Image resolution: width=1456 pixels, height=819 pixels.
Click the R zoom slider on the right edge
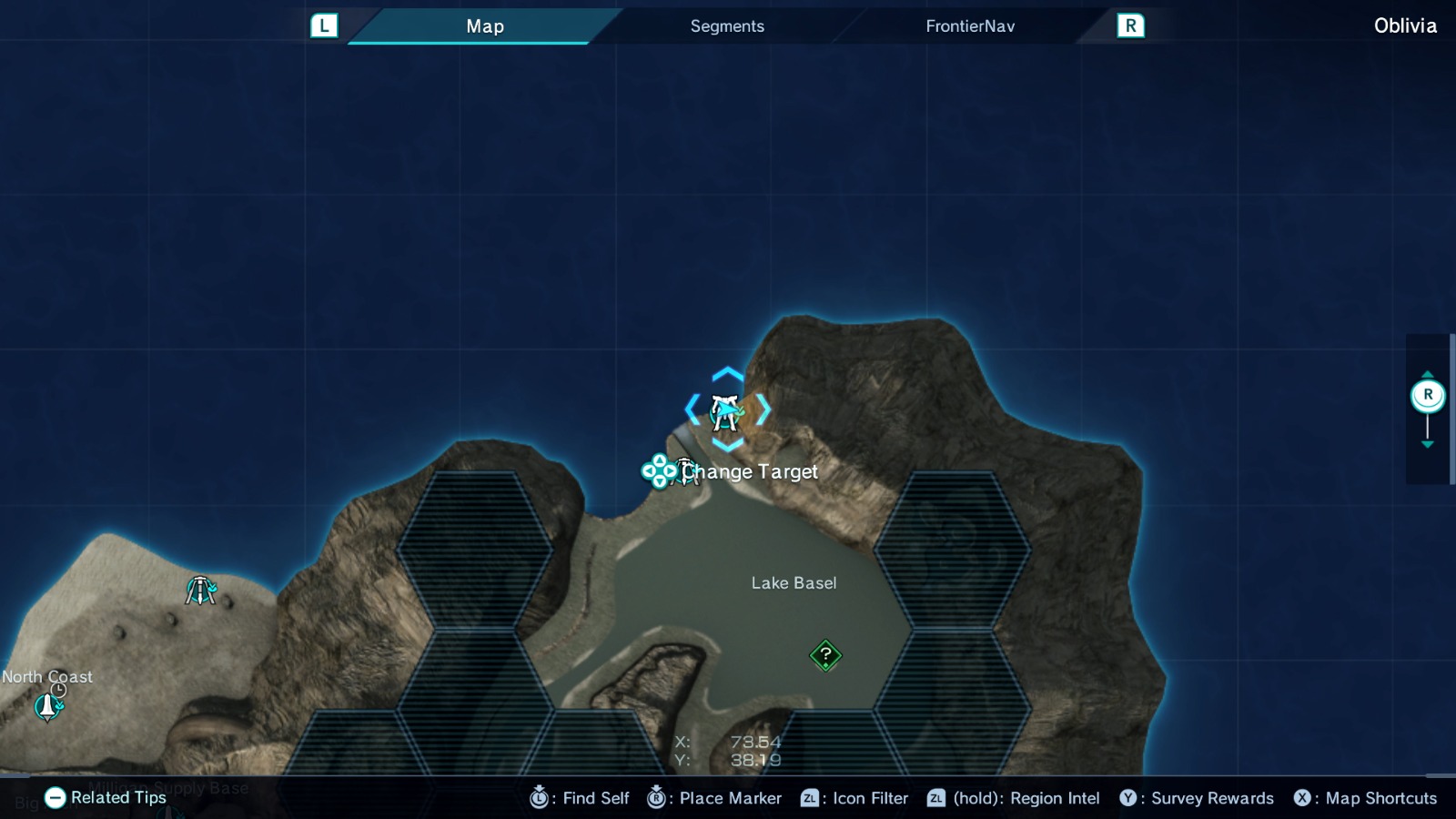[x=1429, y=394]
